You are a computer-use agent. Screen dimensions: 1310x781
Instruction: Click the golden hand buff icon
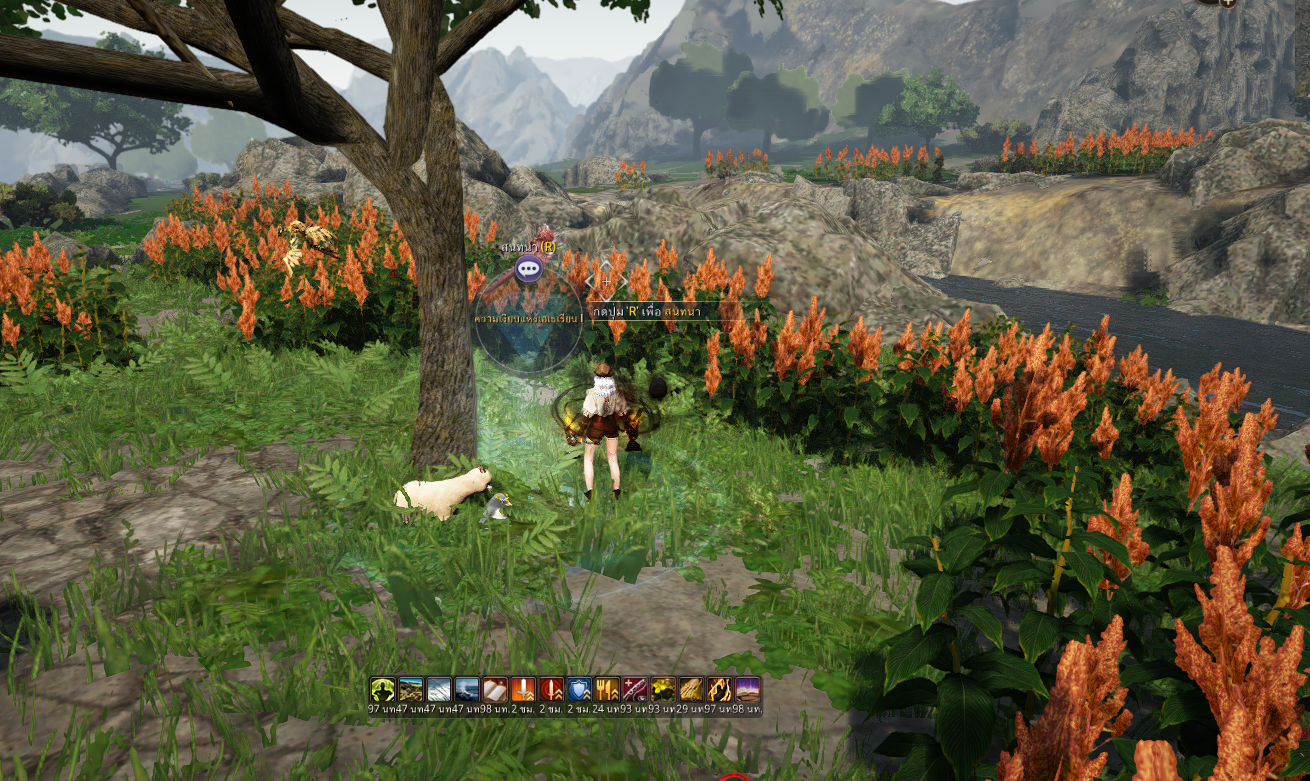point(691,689)
